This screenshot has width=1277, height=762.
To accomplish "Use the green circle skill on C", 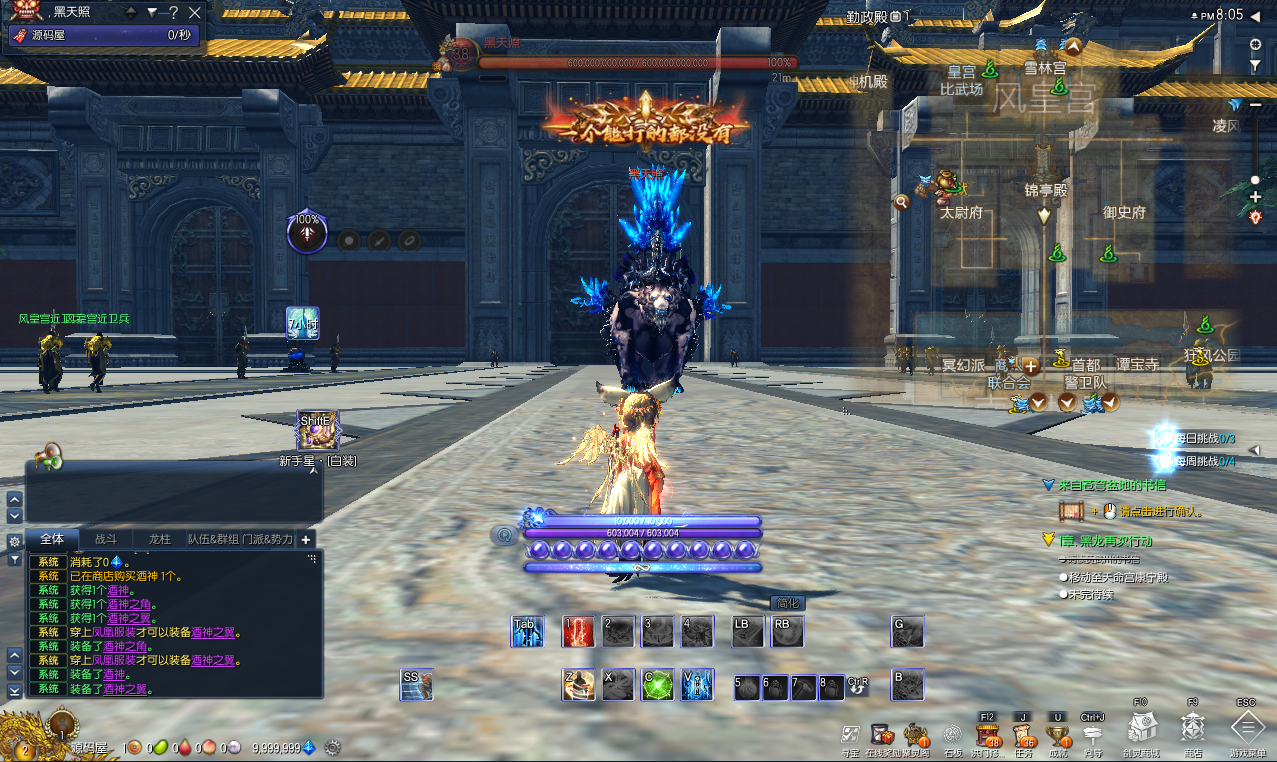I will pyautogui.click(x=657, y=685).
